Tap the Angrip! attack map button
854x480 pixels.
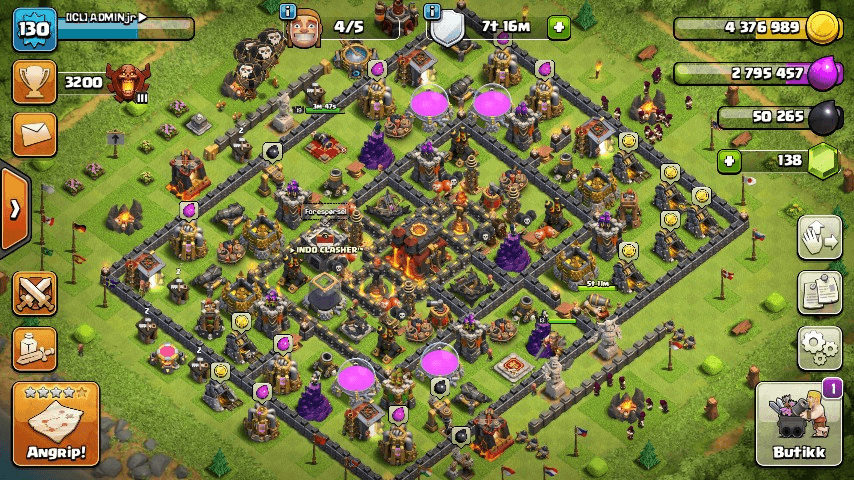click(x=56, y=423)
